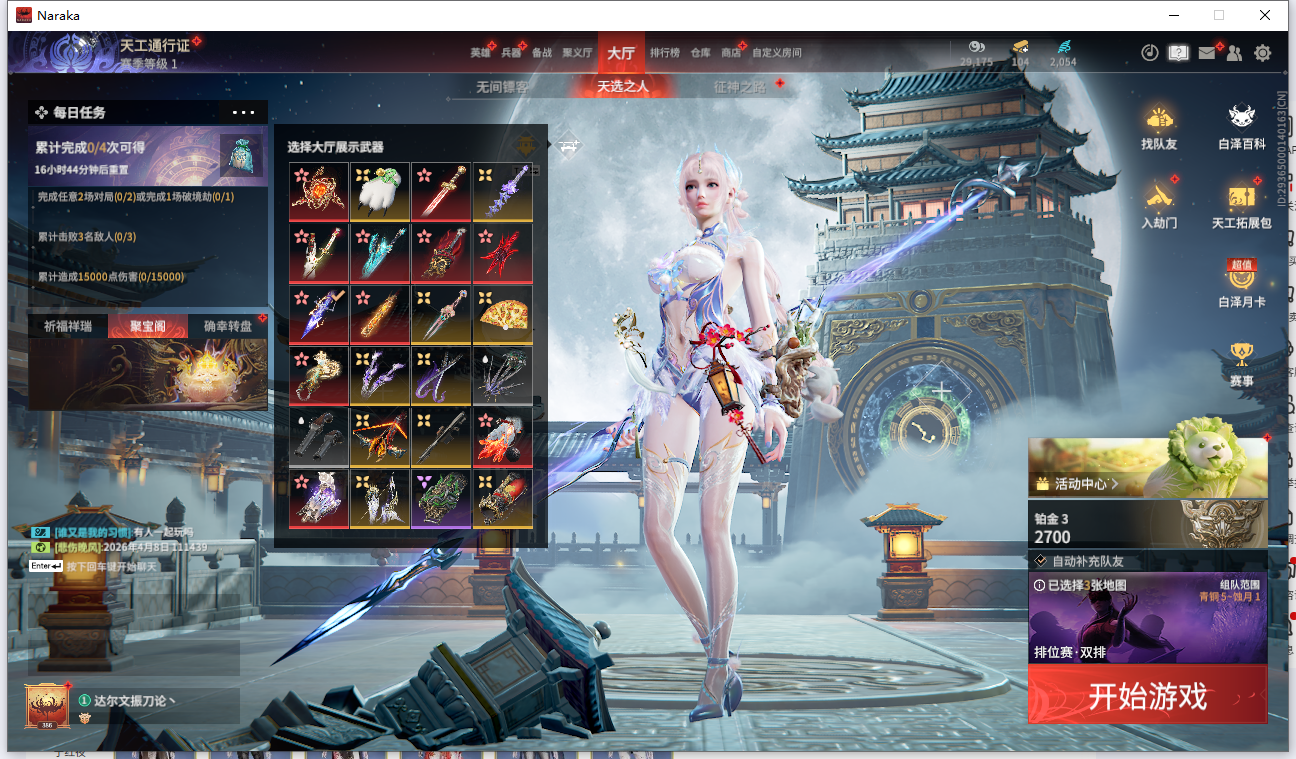Switch to the 确幸转盘 tab
Screen dimensions: 1296x759
click(x=228, y=326)
